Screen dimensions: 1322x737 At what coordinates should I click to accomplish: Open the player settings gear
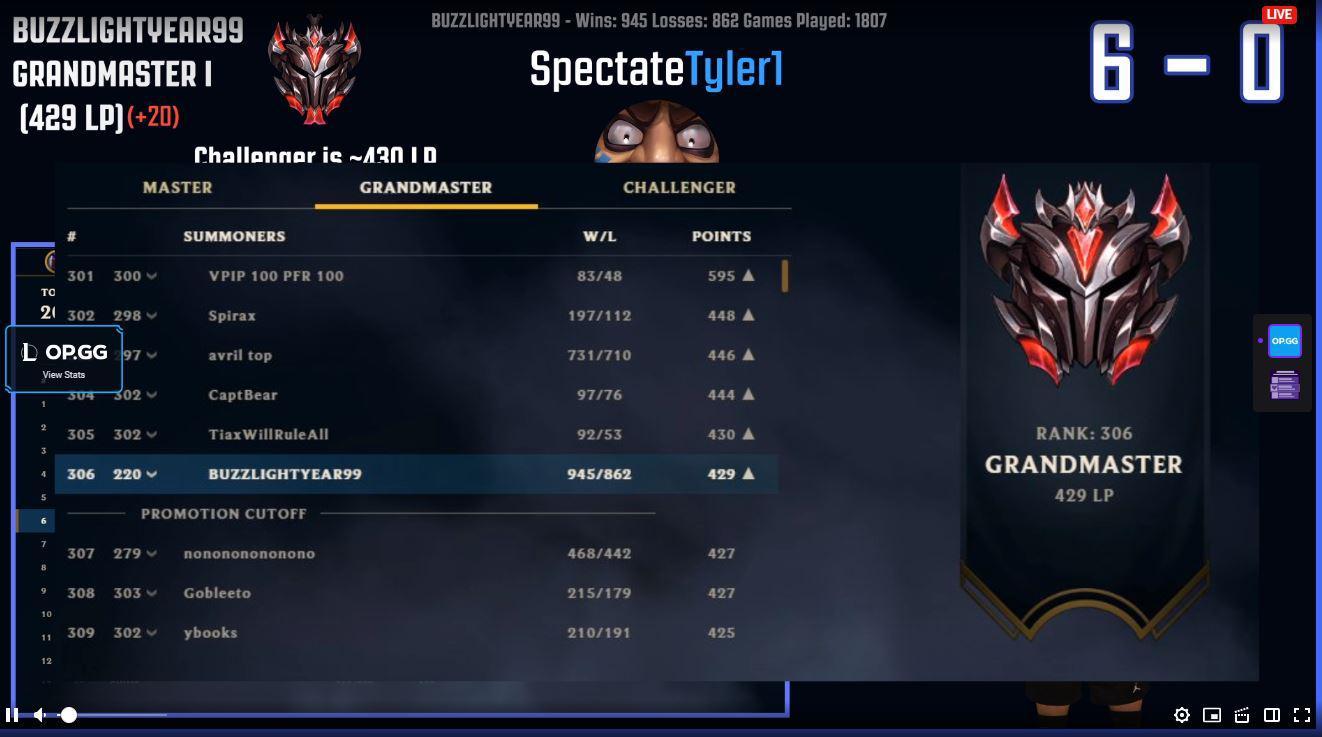(x=1182, y=716)
